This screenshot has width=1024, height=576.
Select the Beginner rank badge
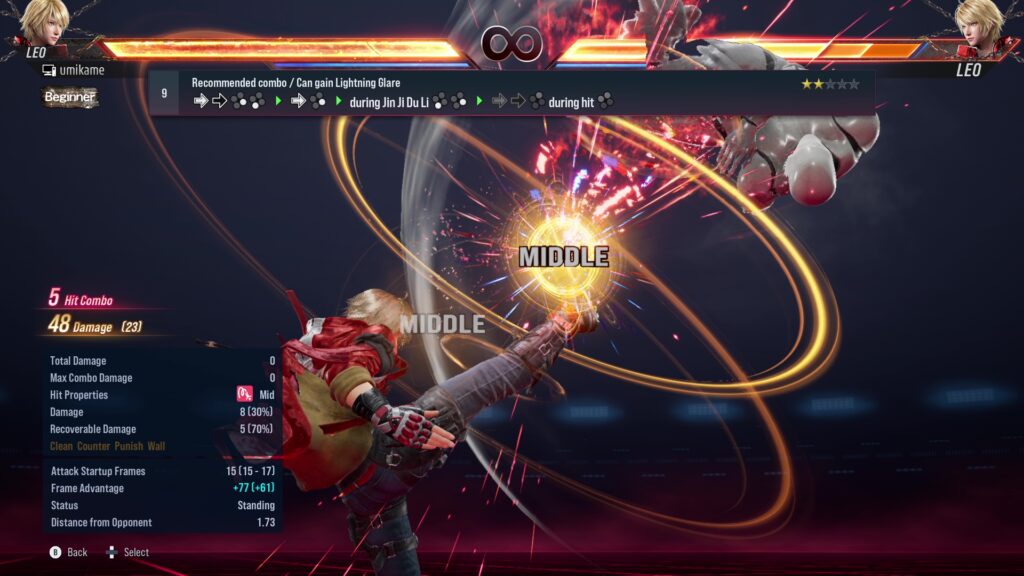pyautogui.click(x=69, y=97)
